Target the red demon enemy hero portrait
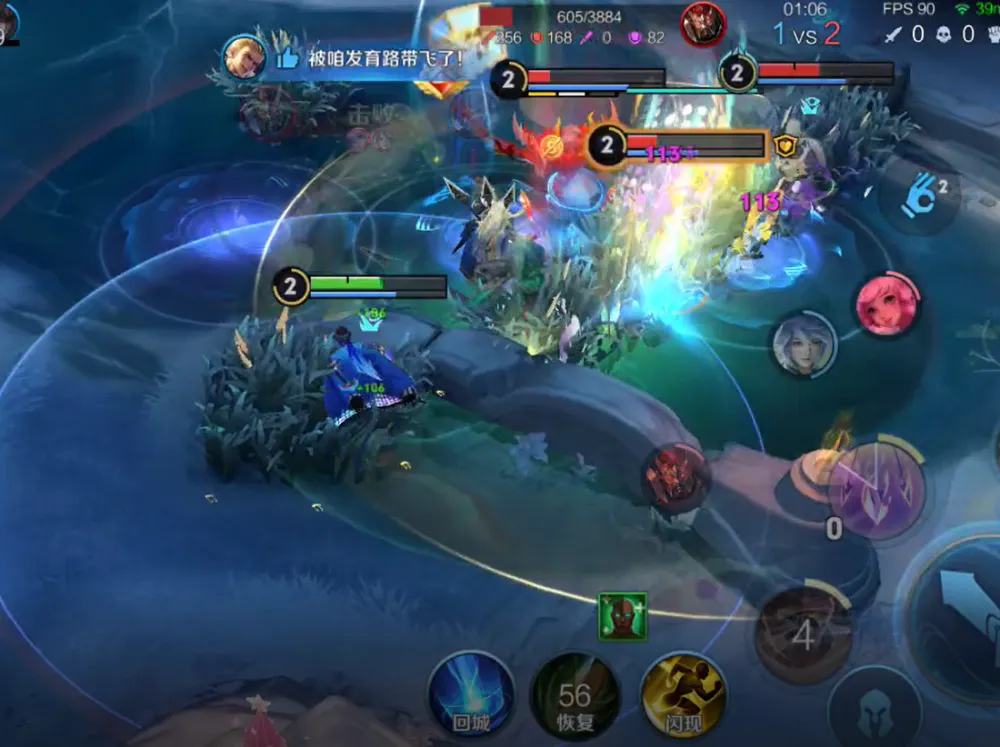Screen dimensions: 1000x747 [676, 478]
